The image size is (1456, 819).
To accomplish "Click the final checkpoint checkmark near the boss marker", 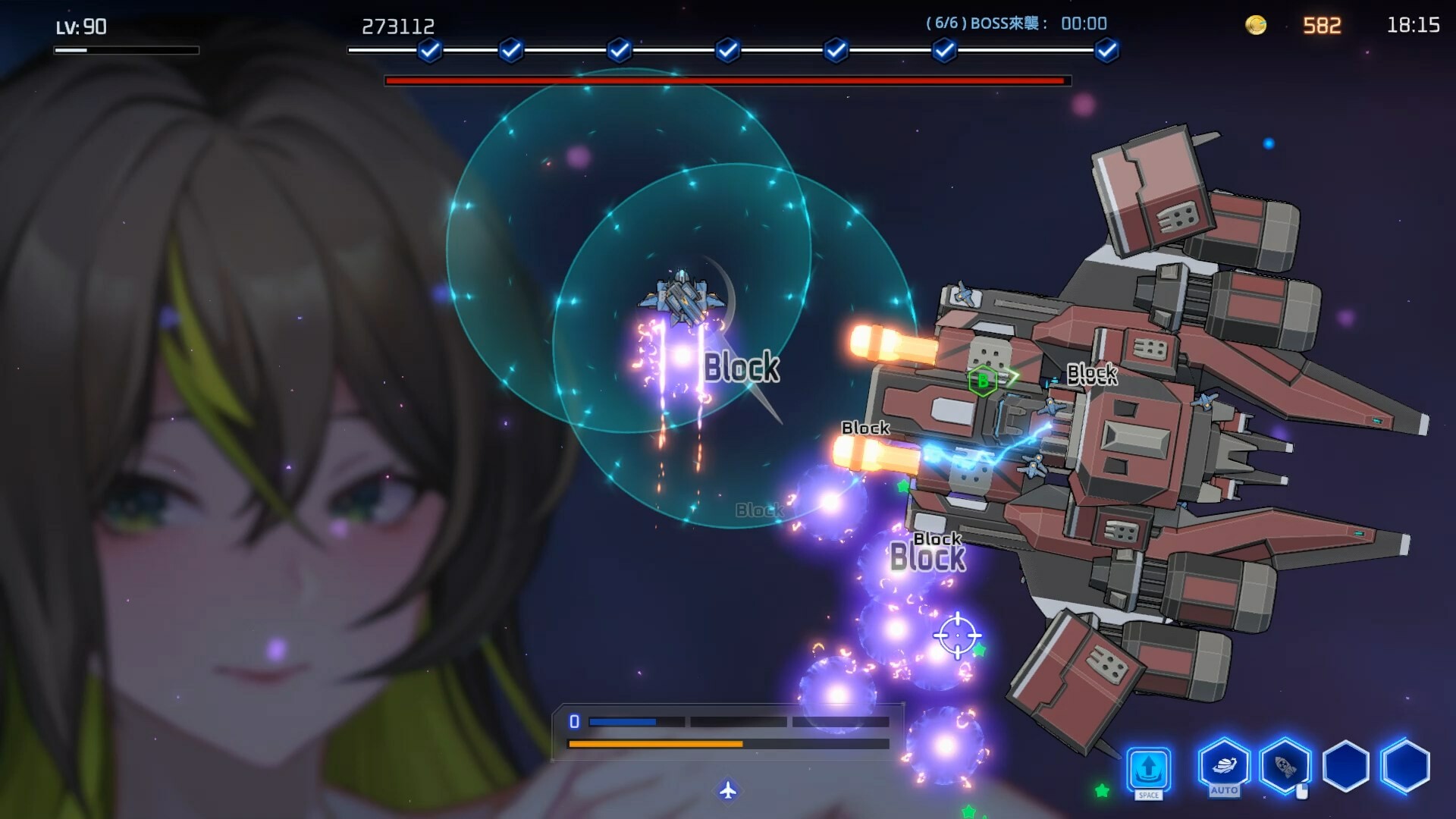I will coord(1106,50).
